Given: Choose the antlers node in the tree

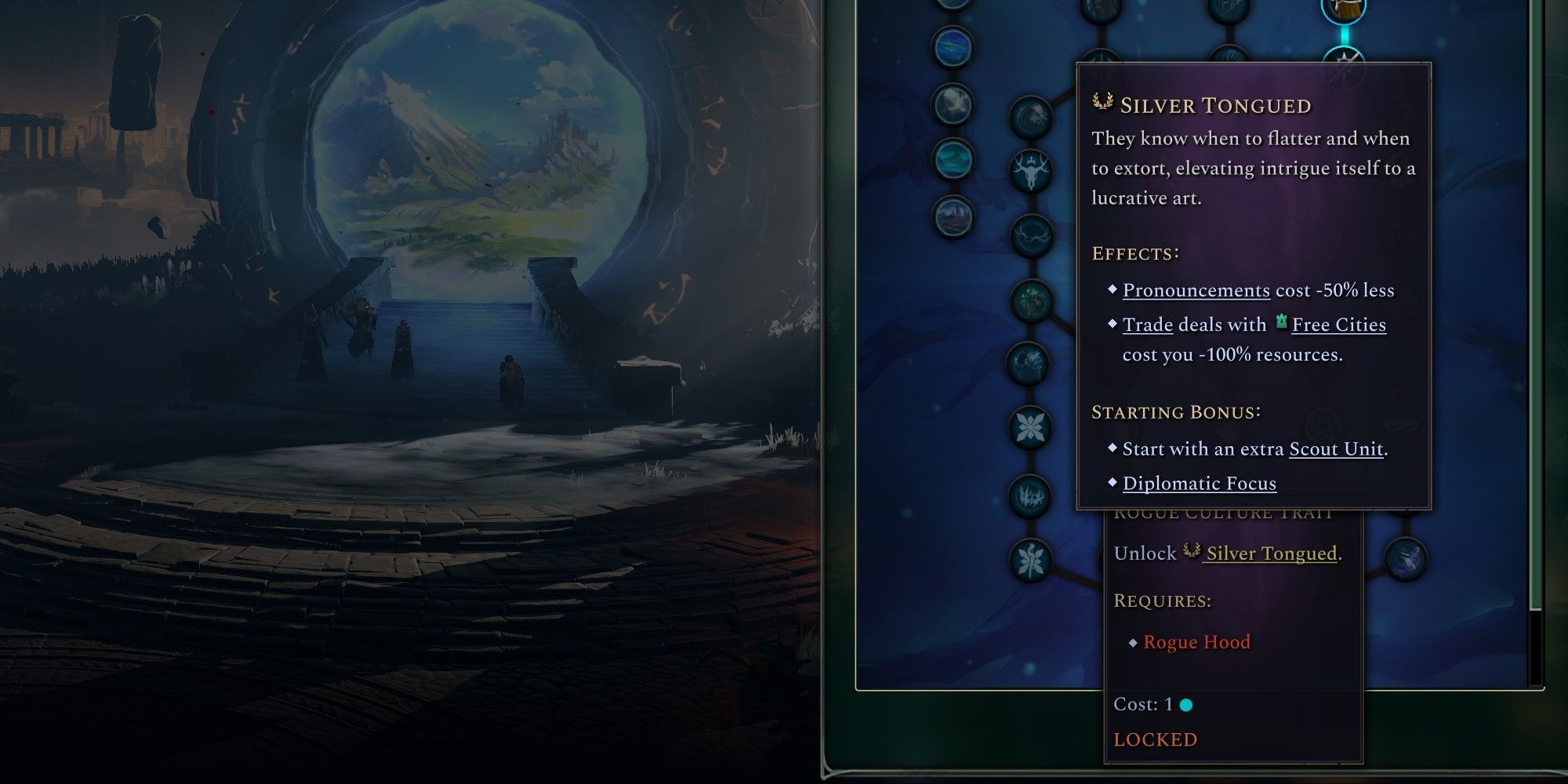Looking at the screenshot, I should tap(1031, 236).
